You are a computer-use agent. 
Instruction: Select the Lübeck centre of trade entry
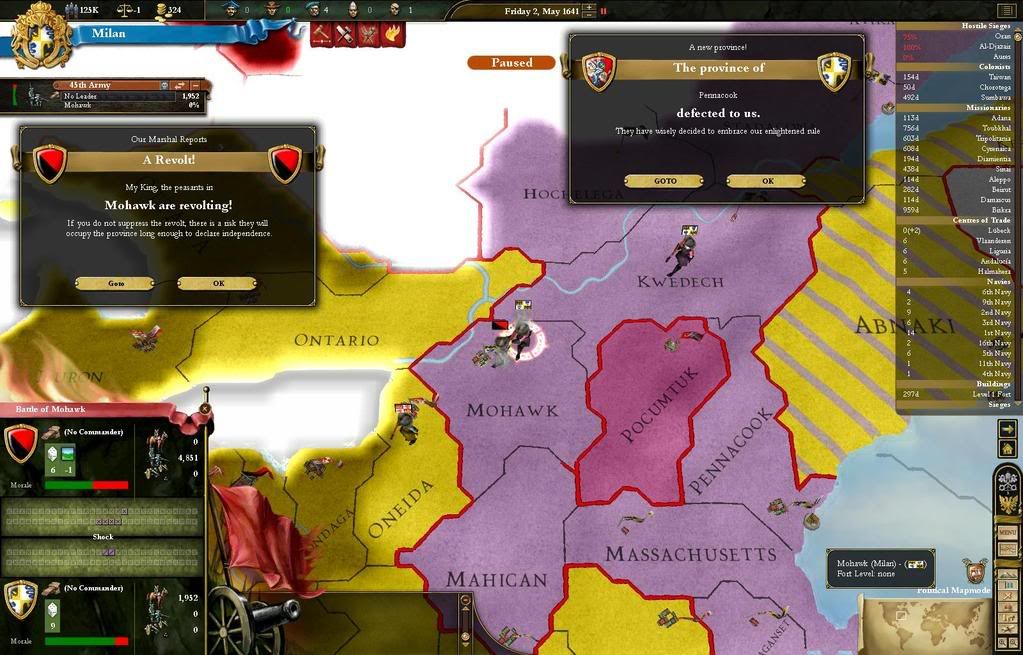click(995, 230)
